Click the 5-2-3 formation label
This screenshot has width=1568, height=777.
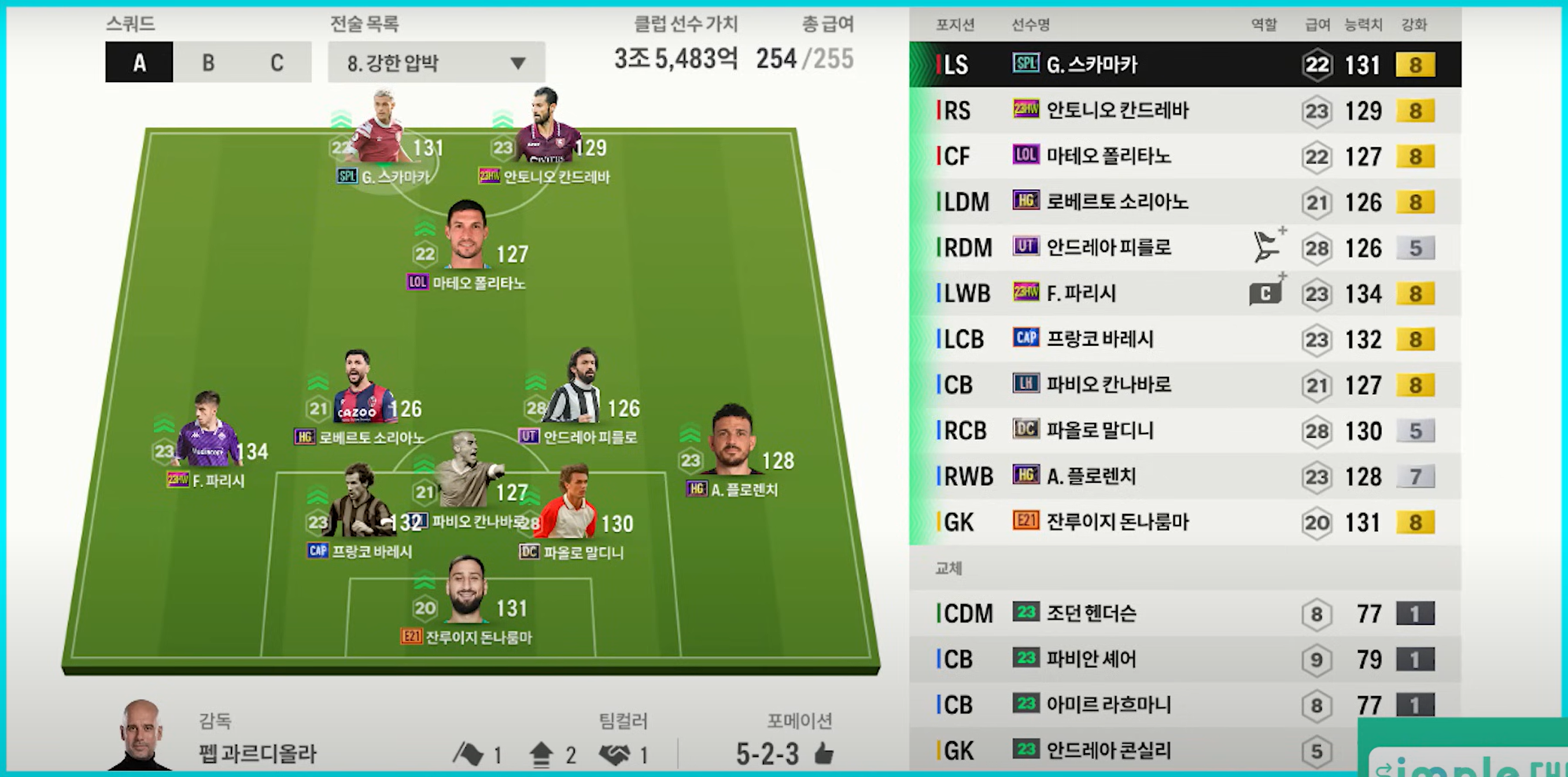pos(768,754)
